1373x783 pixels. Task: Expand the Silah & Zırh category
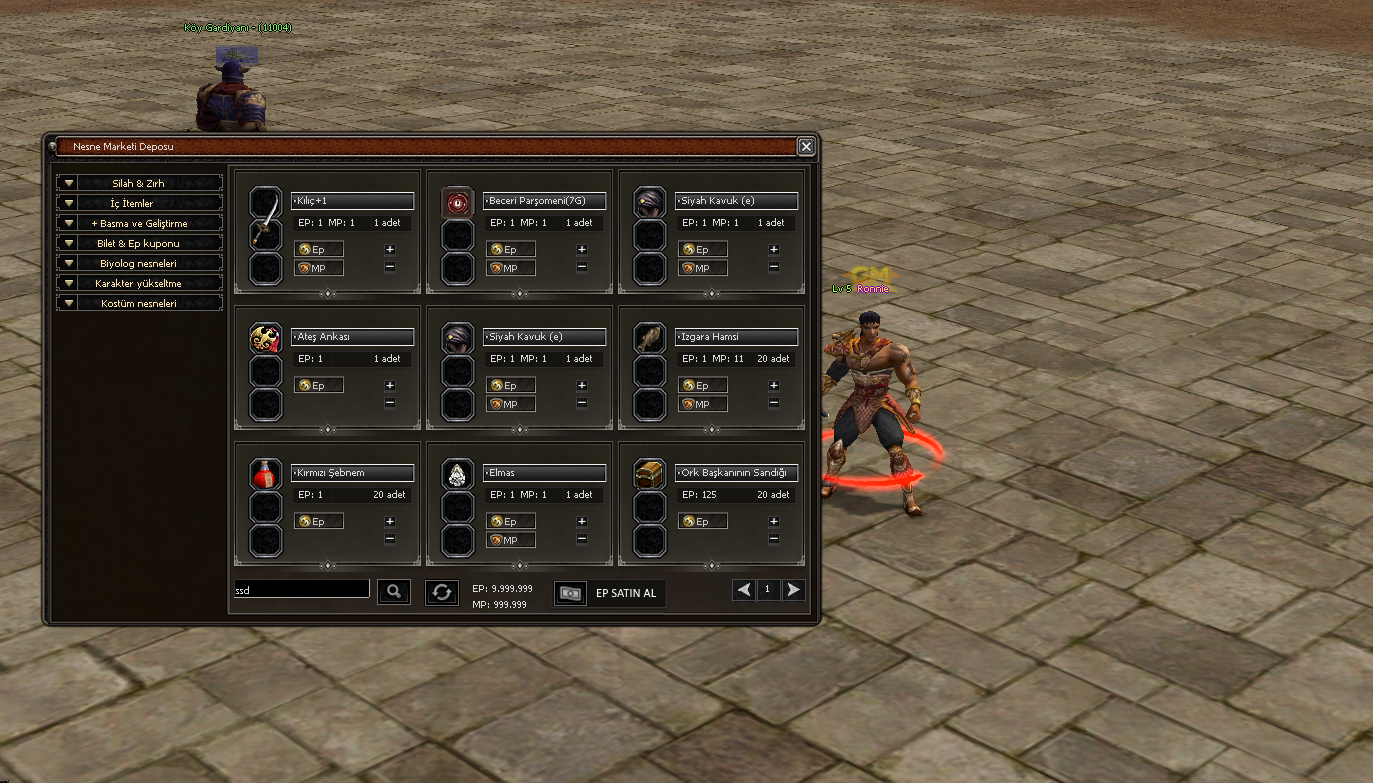138,183
